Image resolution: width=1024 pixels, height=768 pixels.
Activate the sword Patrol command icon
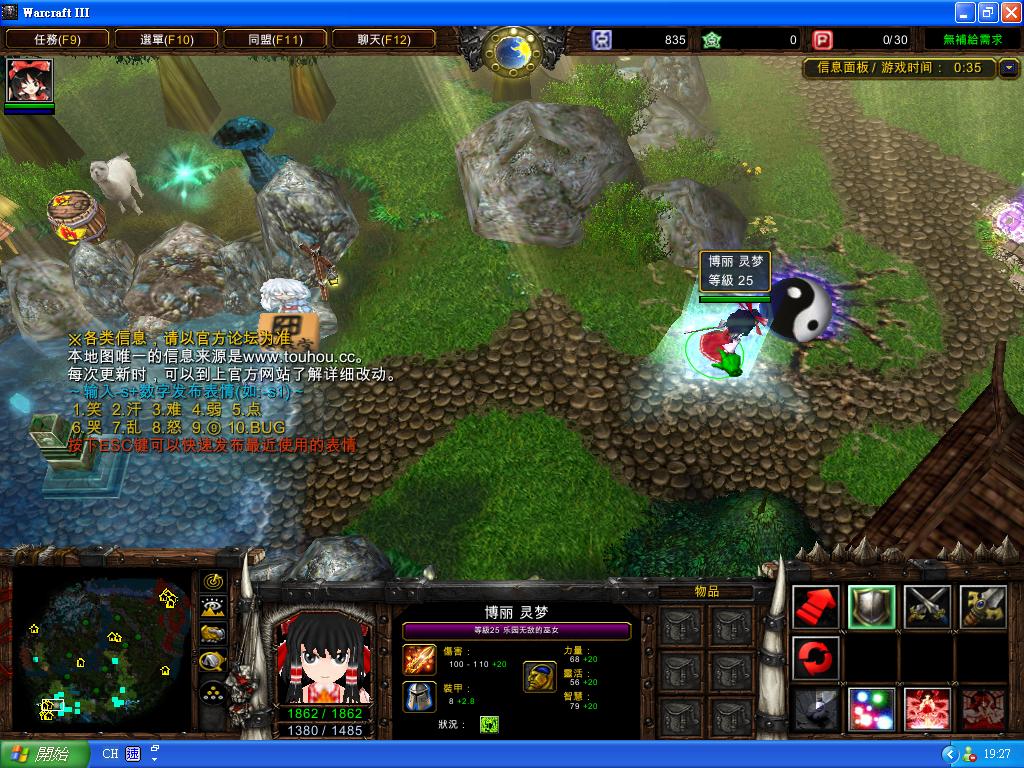pyautogui.click(x=983, y=605)
